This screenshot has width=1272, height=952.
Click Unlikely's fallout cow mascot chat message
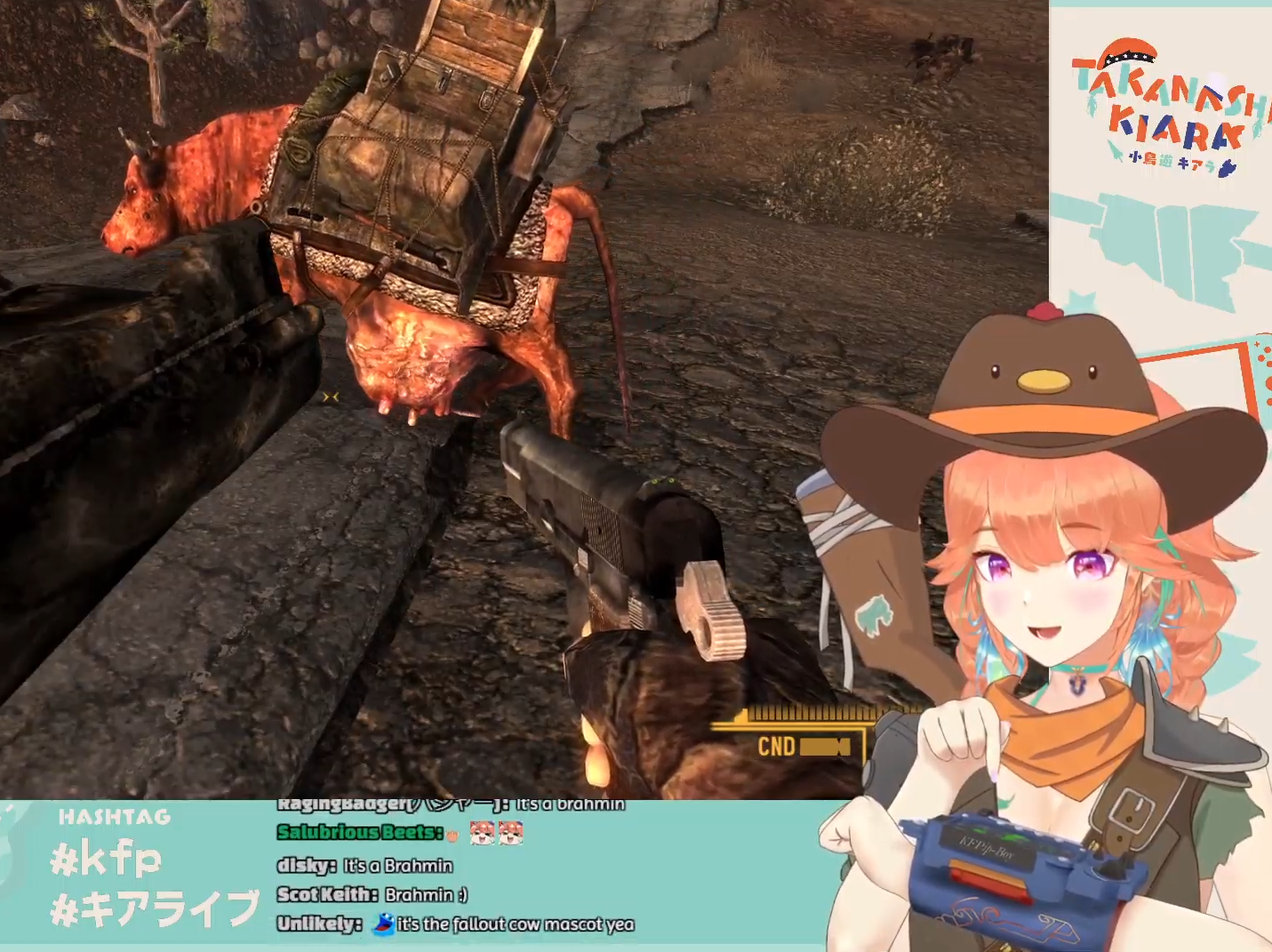click(x=516, y=924)
